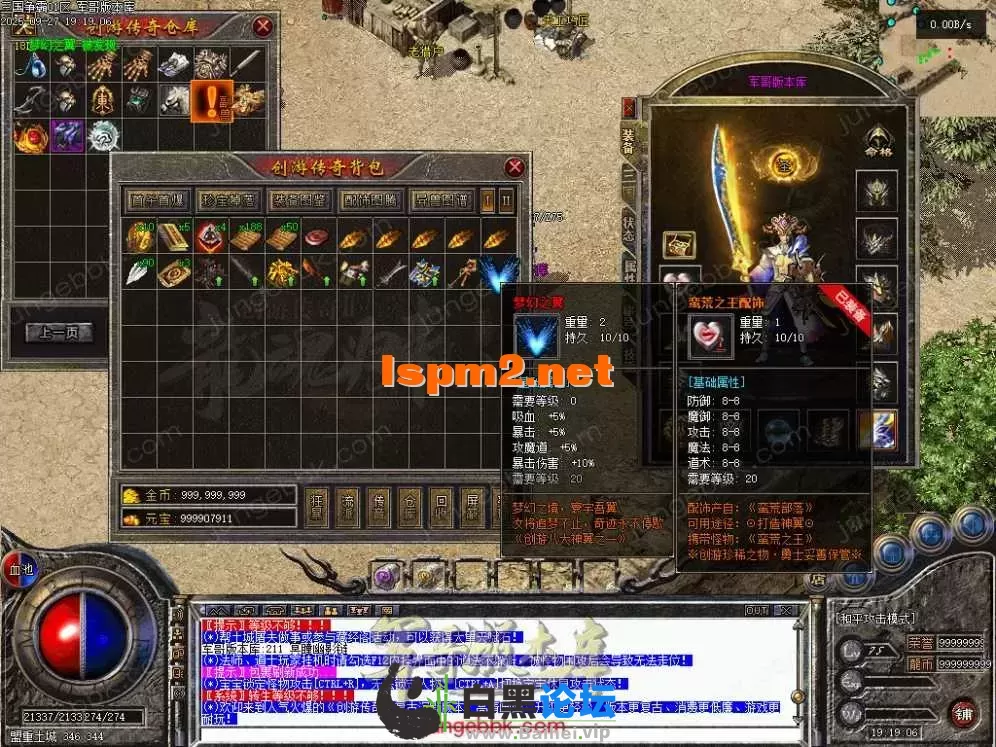Click the orange exclamation mark warehouse slot
Viewport: 996px width, 747px height.
tap(211, 100)
